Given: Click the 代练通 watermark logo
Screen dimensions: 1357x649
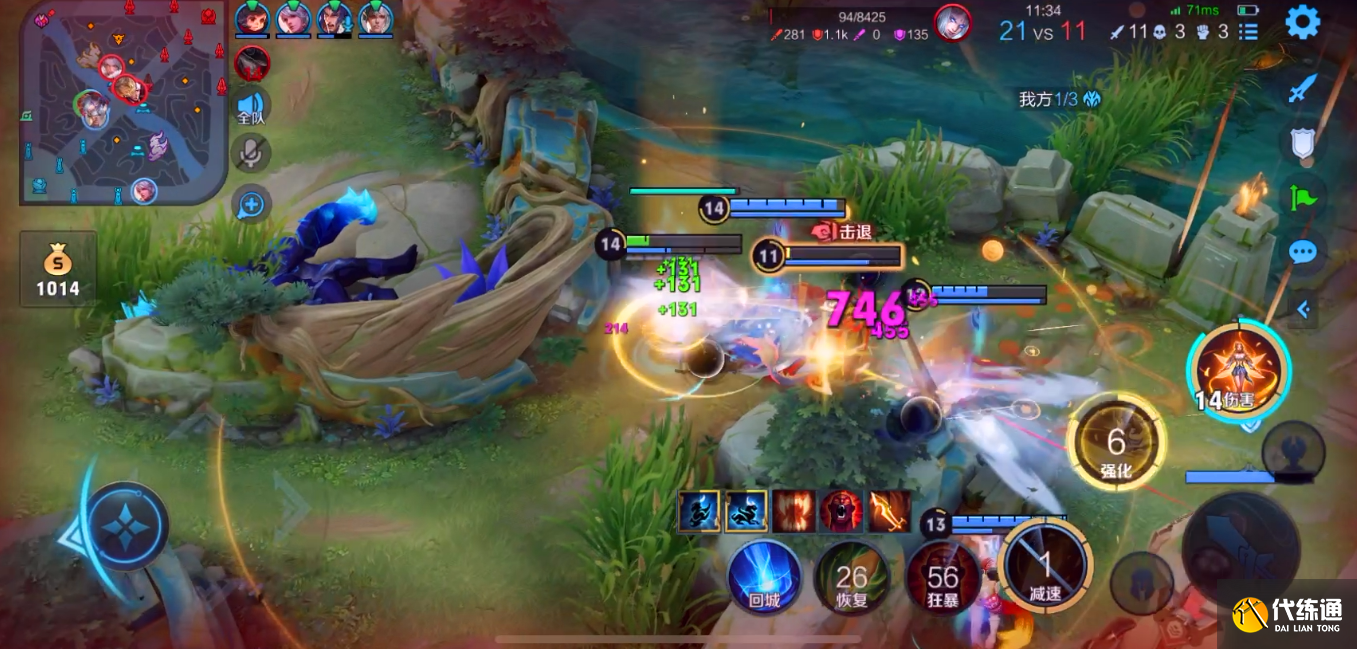Looking at the screenshot, I should tap(1288, 612).
